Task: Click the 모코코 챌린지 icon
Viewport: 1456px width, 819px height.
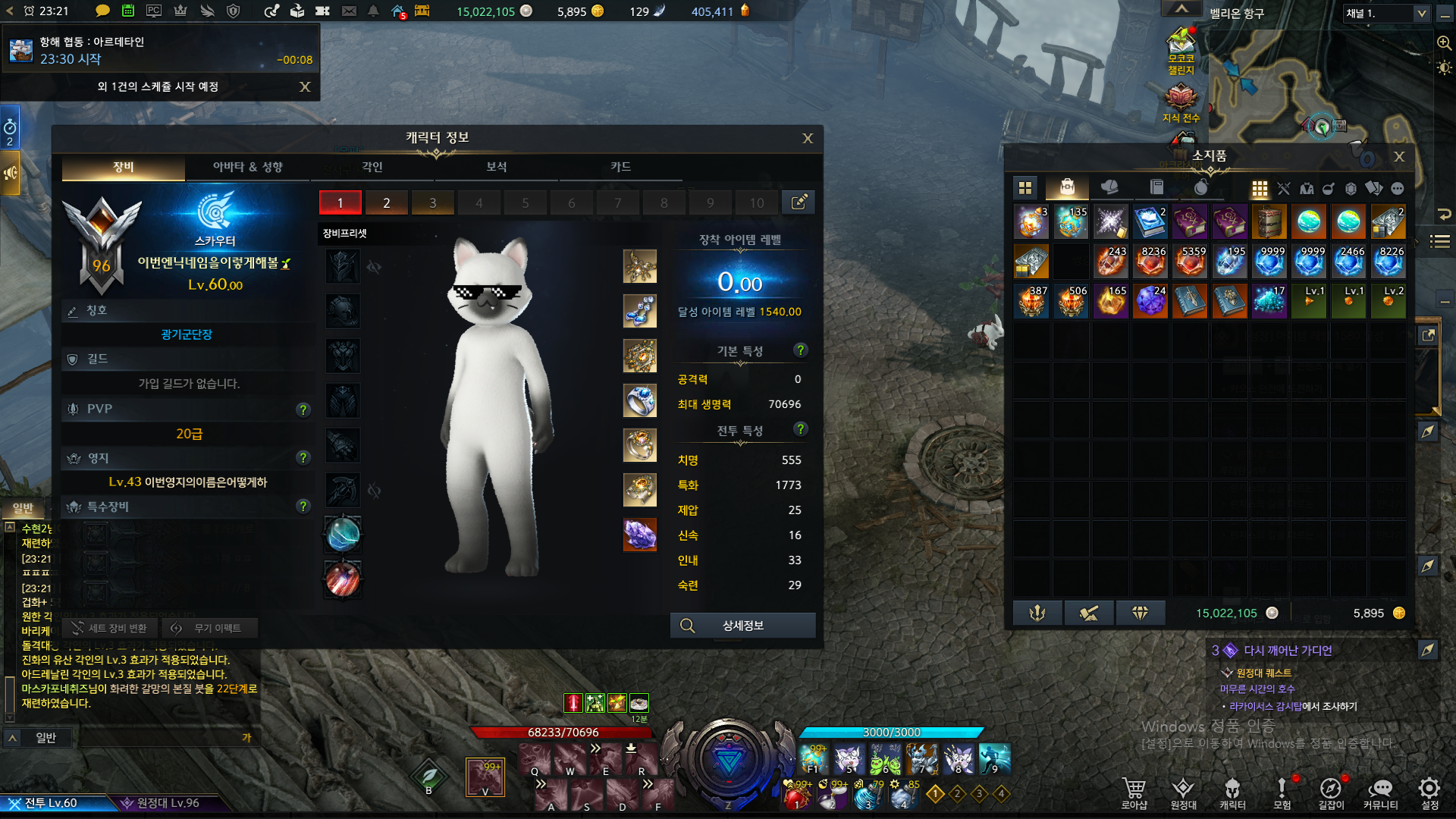Action: tap(1181, 50)
